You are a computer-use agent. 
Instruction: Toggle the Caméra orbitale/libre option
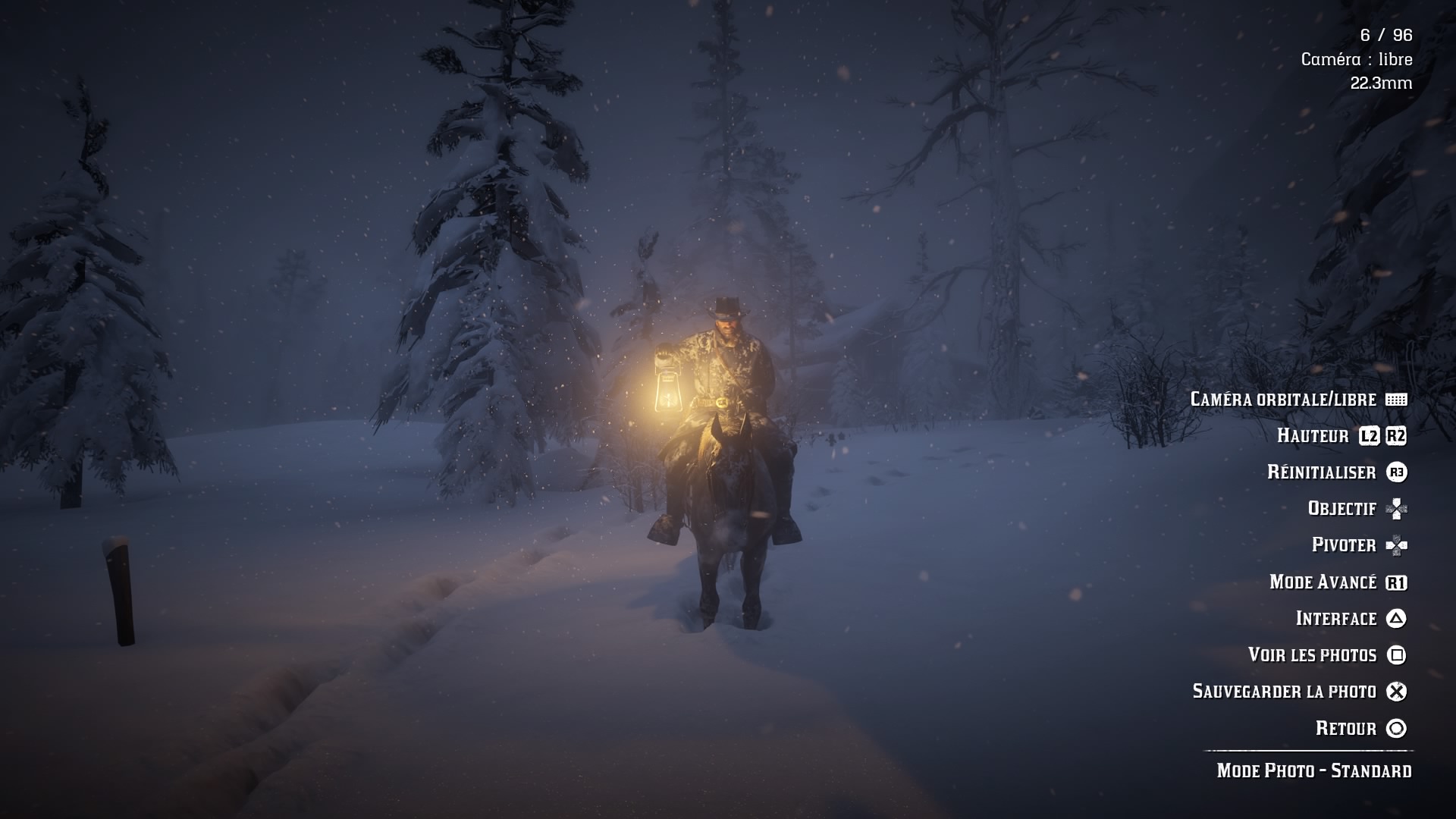pyautogui.click(x=1283, y=399)
